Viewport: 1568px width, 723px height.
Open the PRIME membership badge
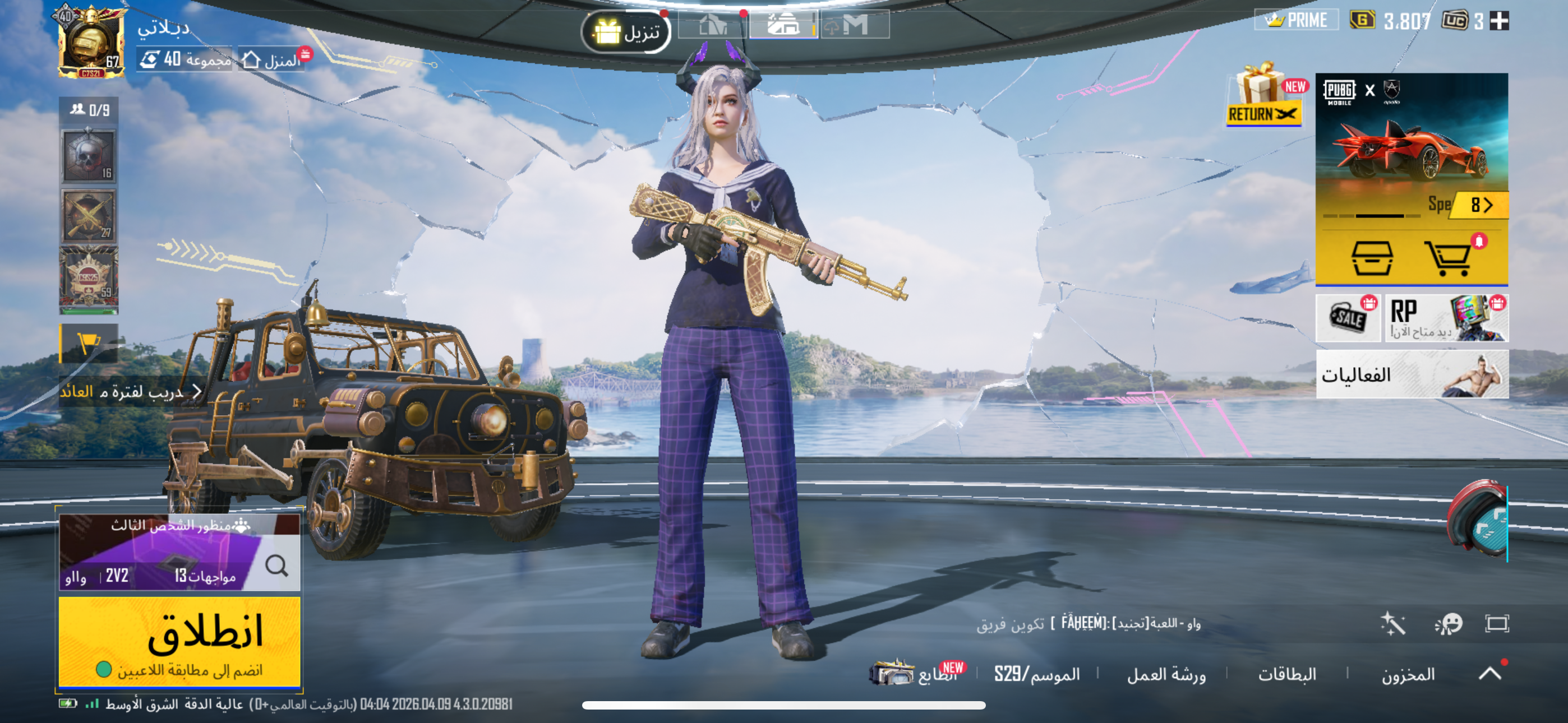(1297, 21)
